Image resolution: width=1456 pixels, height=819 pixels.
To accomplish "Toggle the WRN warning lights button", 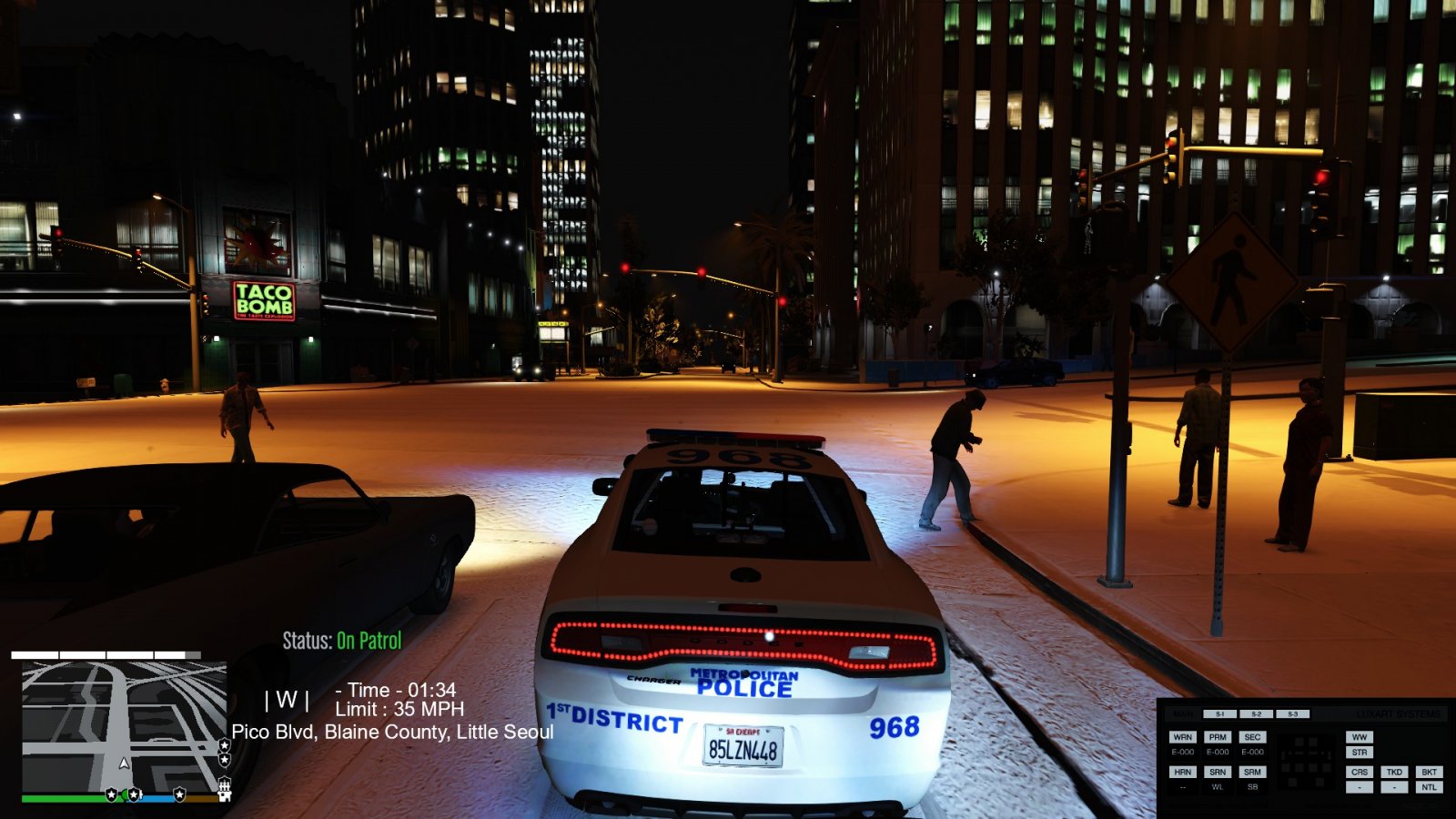I will point(1182,737).
